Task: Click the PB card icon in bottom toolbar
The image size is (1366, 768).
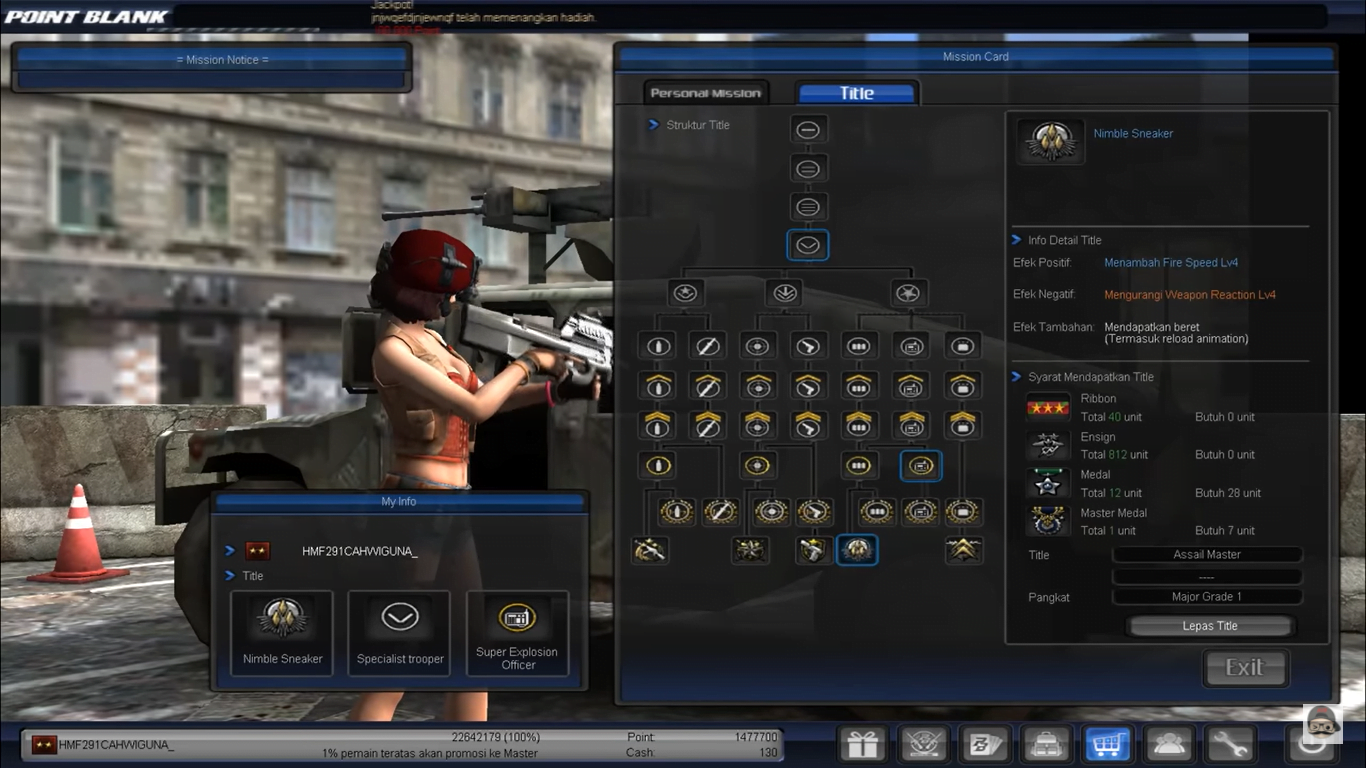Action: coord(986,744)
